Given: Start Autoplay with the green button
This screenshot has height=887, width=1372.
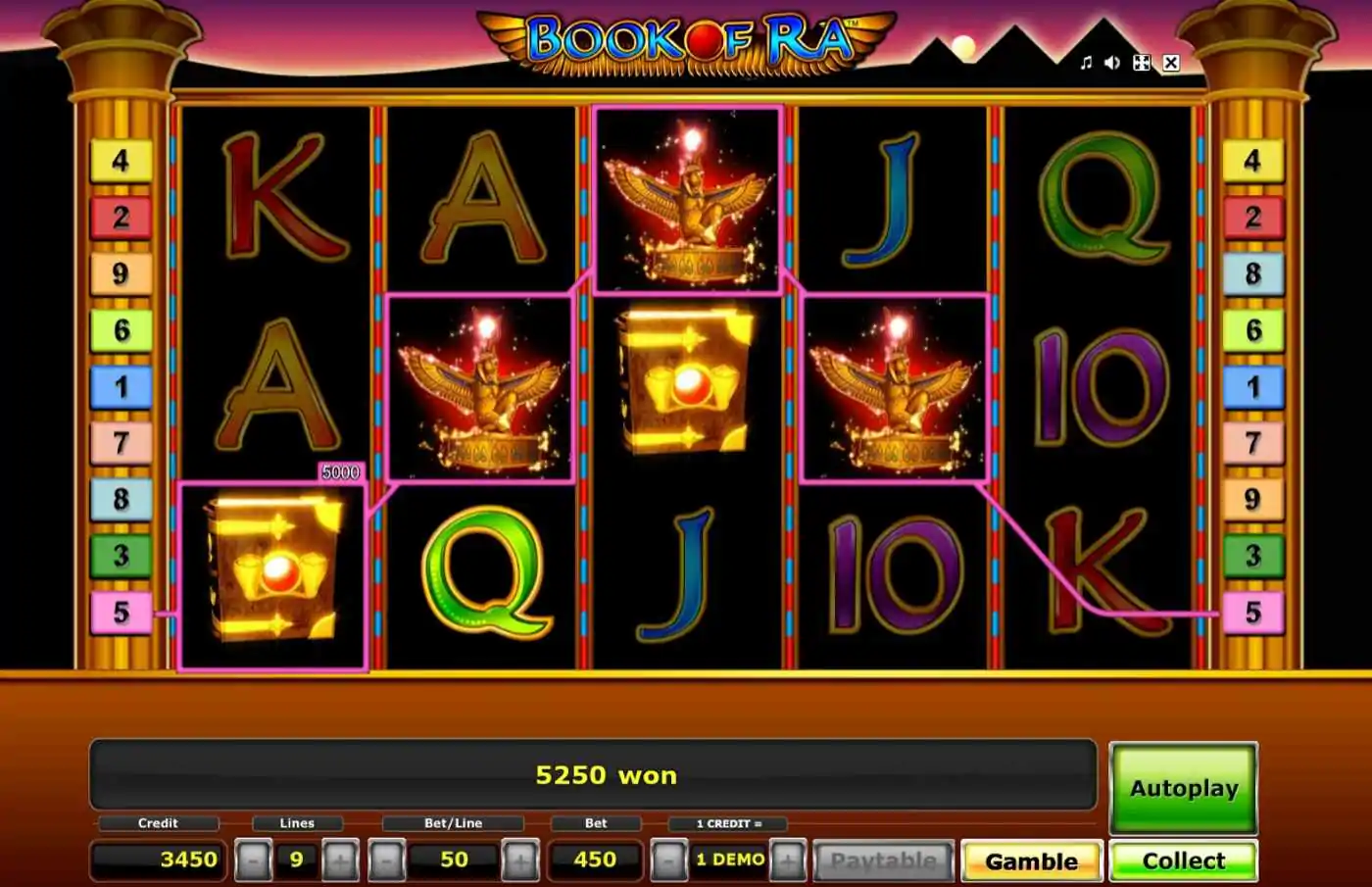Looking at the screenshot, I should pos(1183,788).
